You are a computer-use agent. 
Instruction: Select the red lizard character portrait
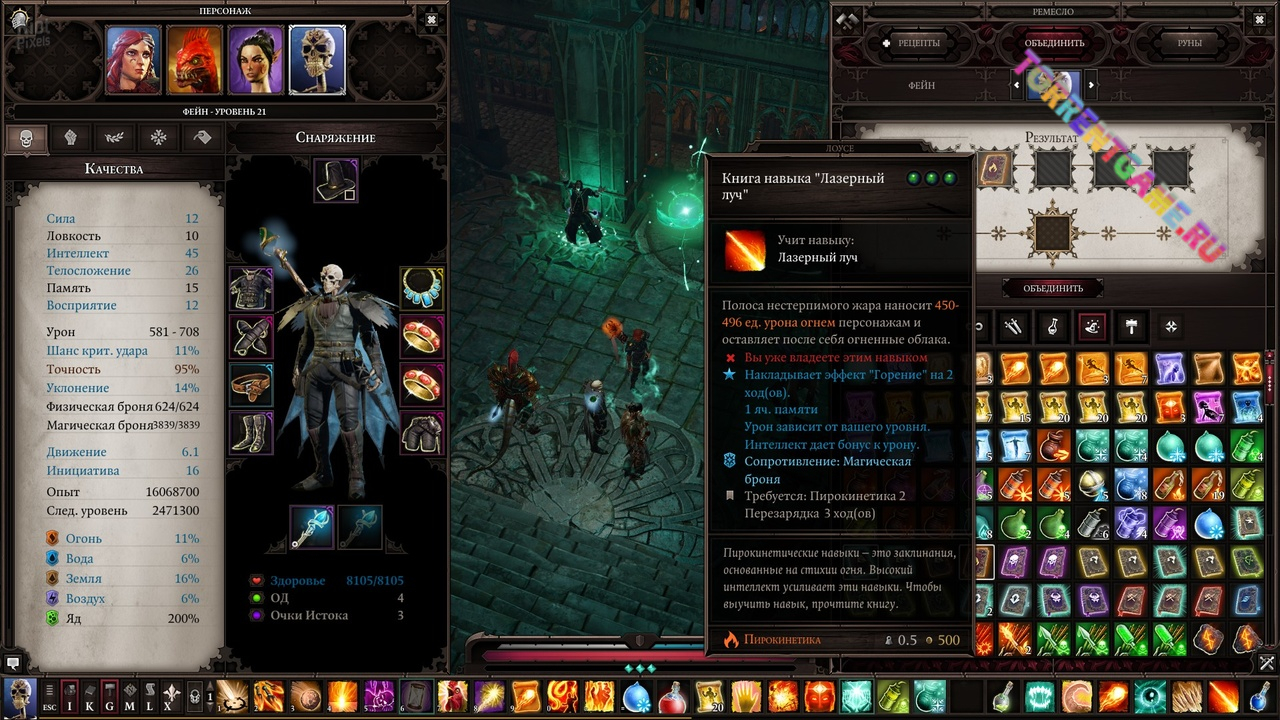click(x=194, y=60)
